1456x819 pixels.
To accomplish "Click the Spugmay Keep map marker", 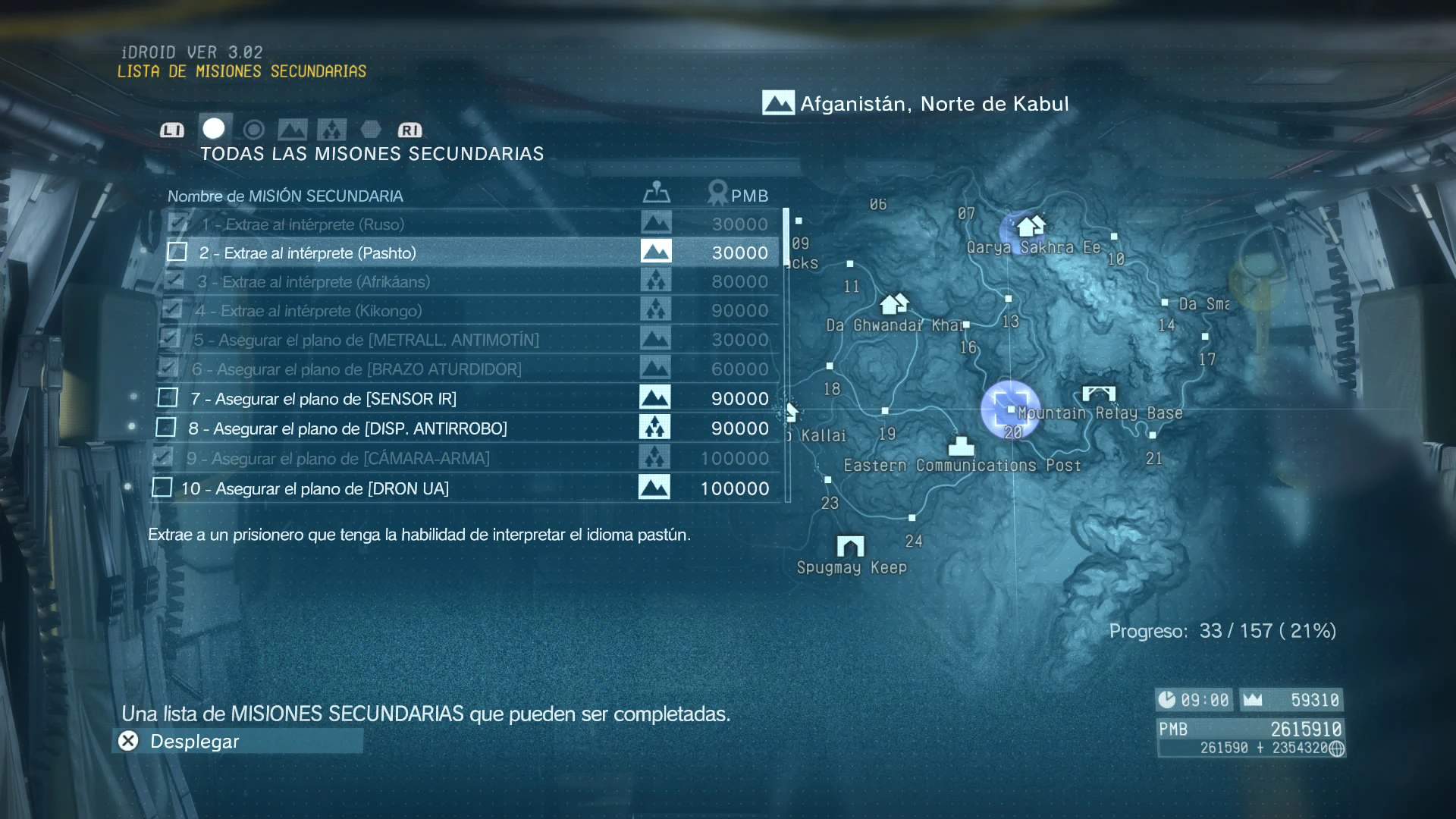I will click(x=850, y=546).
